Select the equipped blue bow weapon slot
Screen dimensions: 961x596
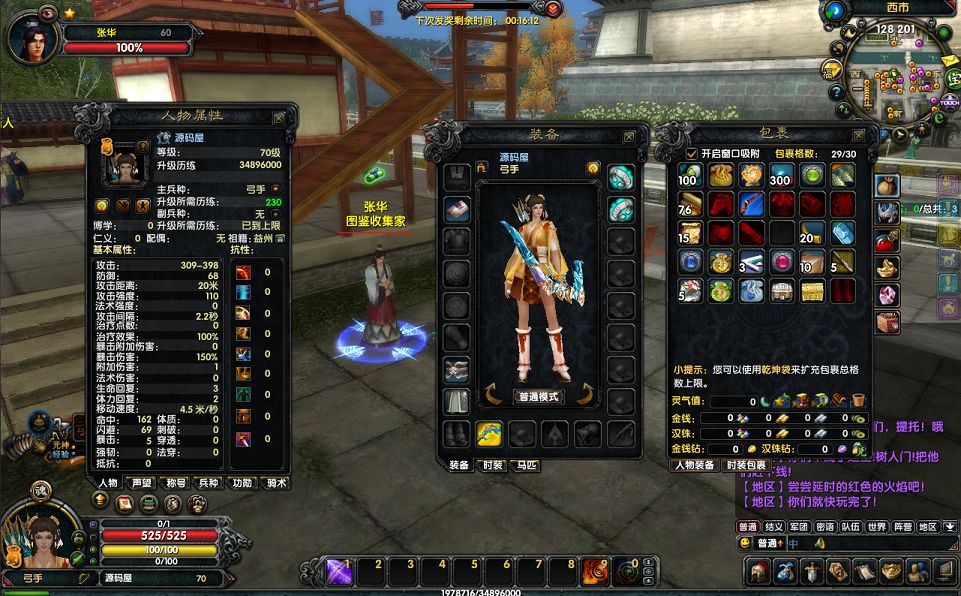(x=489, y=434)
